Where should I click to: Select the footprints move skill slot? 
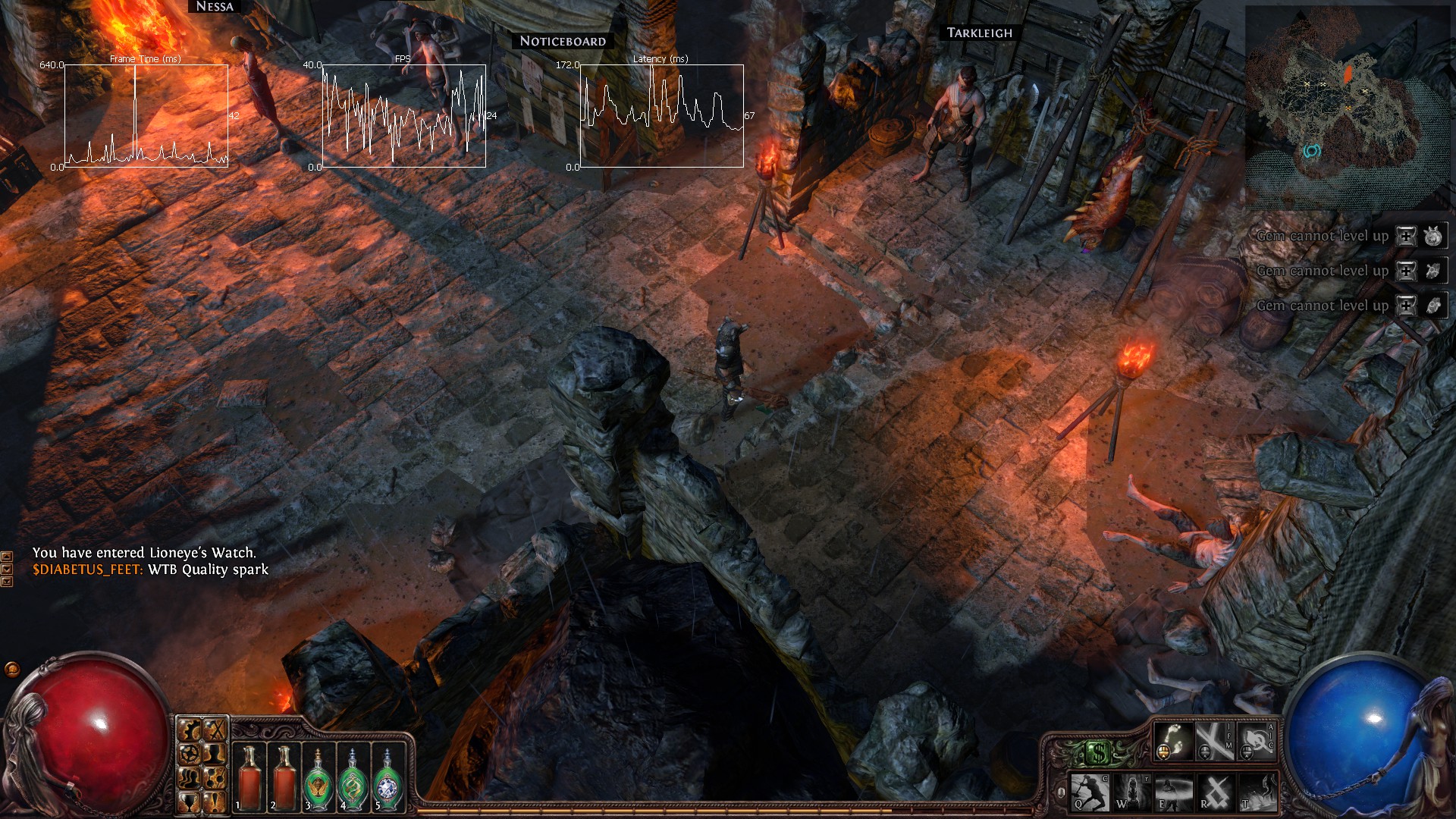pos(1173,740)
